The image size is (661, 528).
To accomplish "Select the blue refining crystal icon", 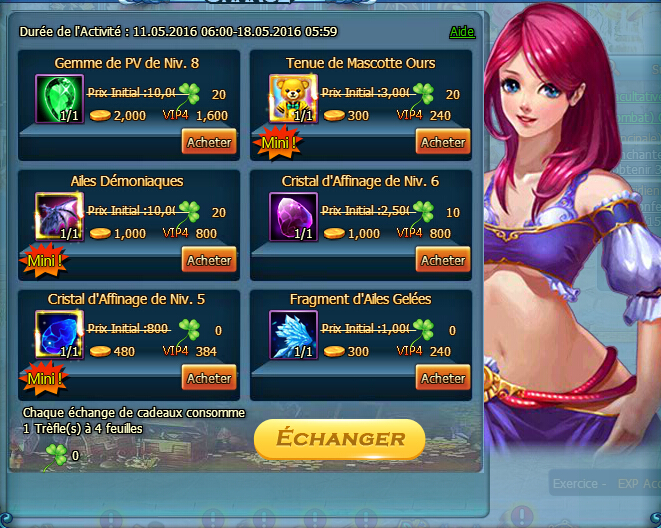I will point(59,335).
